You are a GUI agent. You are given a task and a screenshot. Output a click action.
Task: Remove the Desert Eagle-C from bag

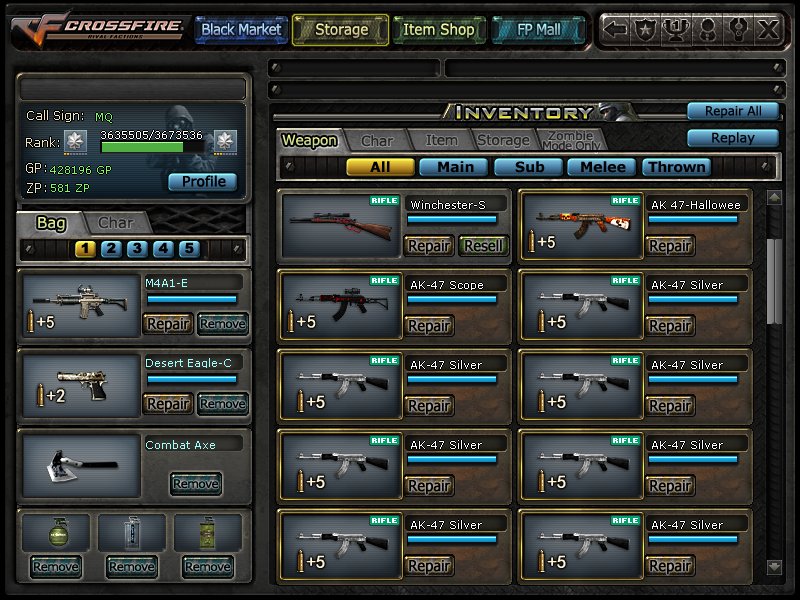coord(222,404)
